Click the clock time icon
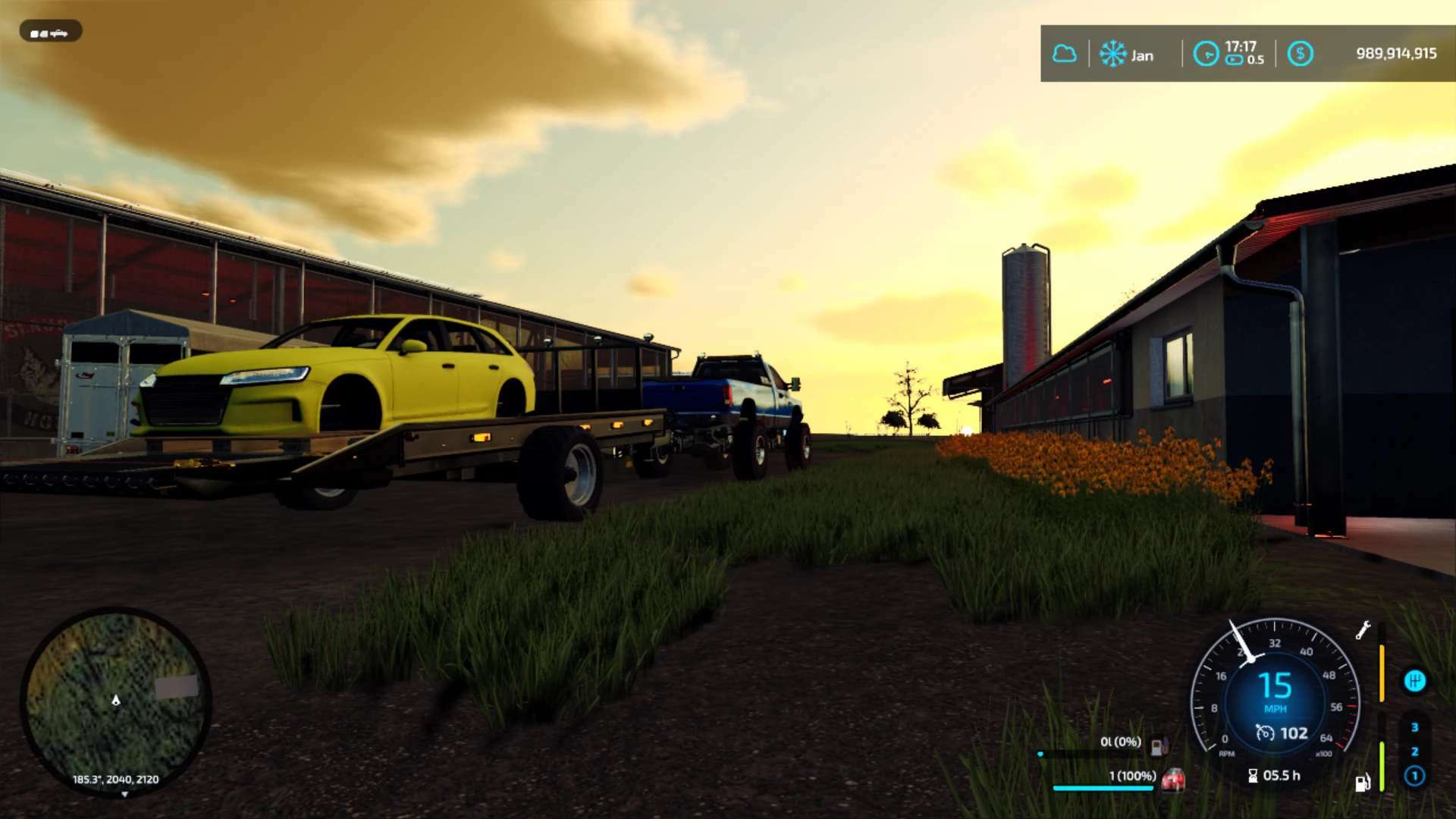This screenshot has height=819, width=1456. point(1206,54)
